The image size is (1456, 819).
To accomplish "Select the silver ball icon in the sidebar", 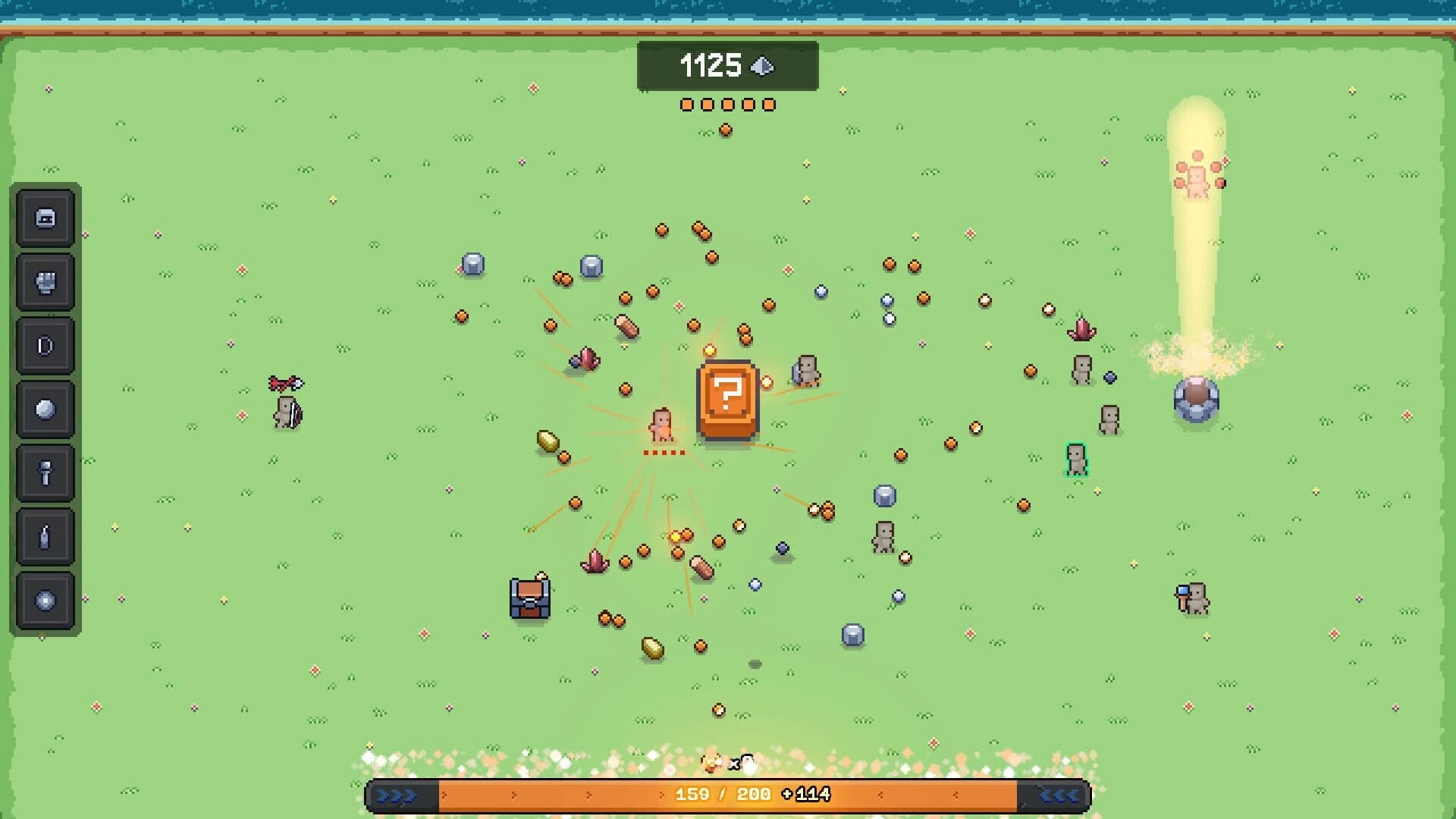I will 45,408.
